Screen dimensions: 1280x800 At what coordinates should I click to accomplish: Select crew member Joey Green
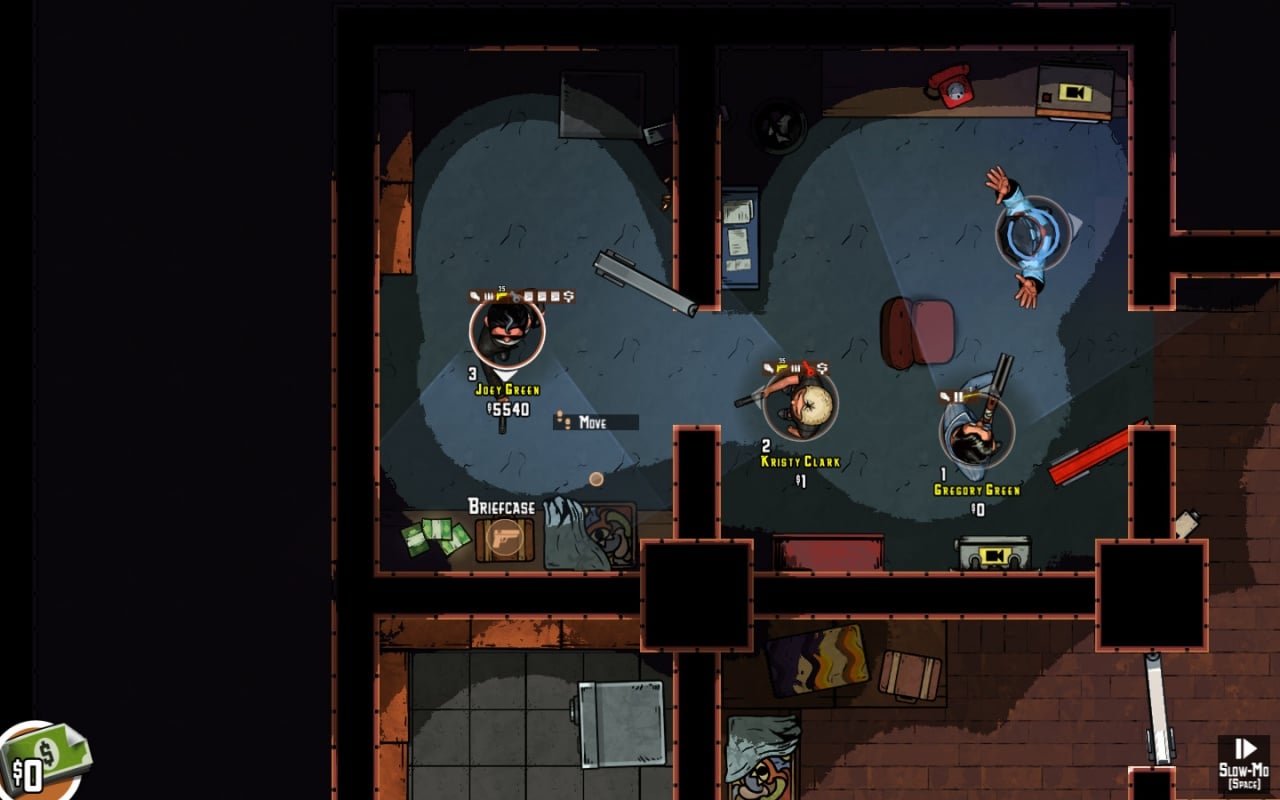507,332
